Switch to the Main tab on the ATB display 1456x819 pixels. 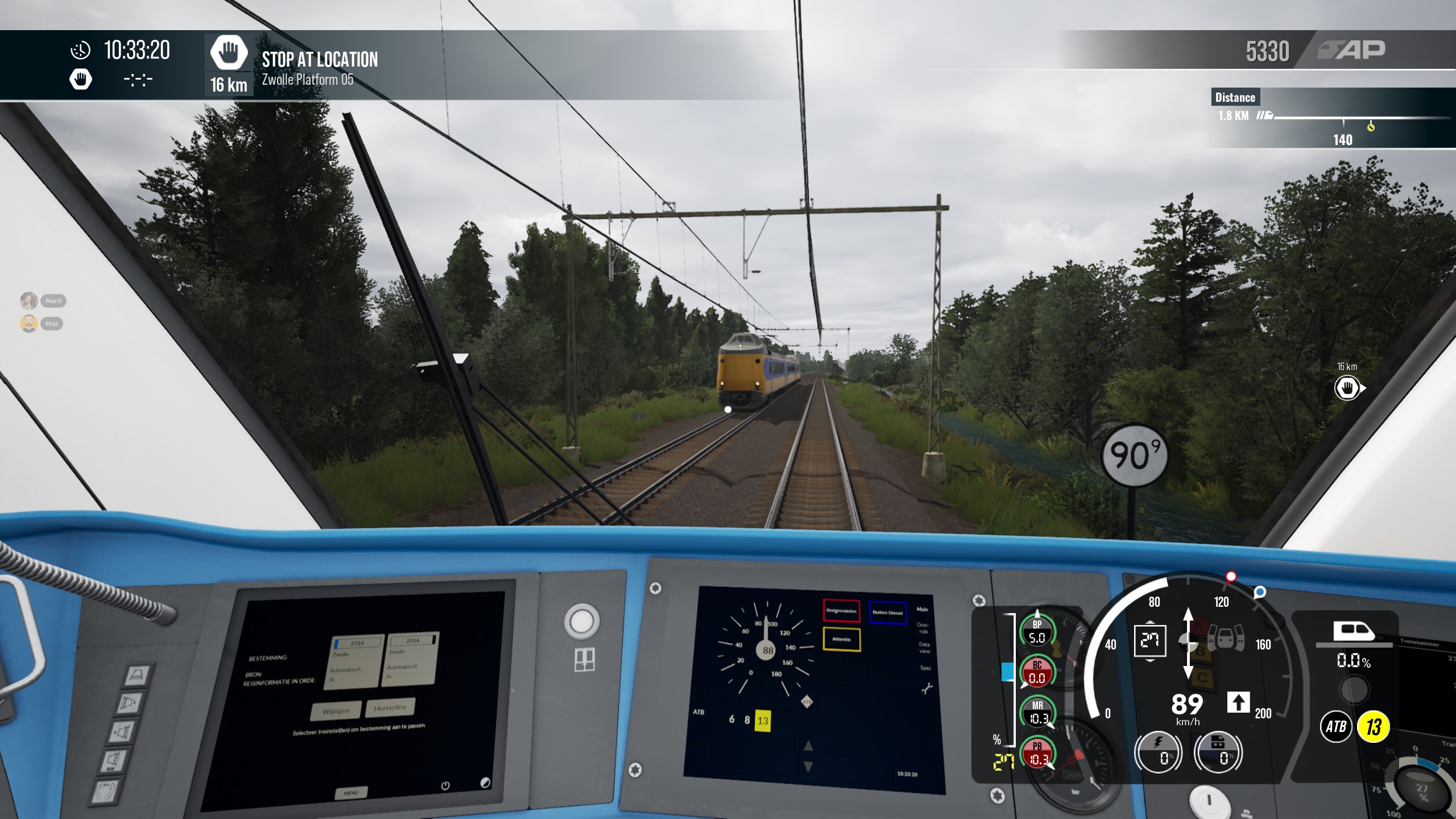(922, 610)
